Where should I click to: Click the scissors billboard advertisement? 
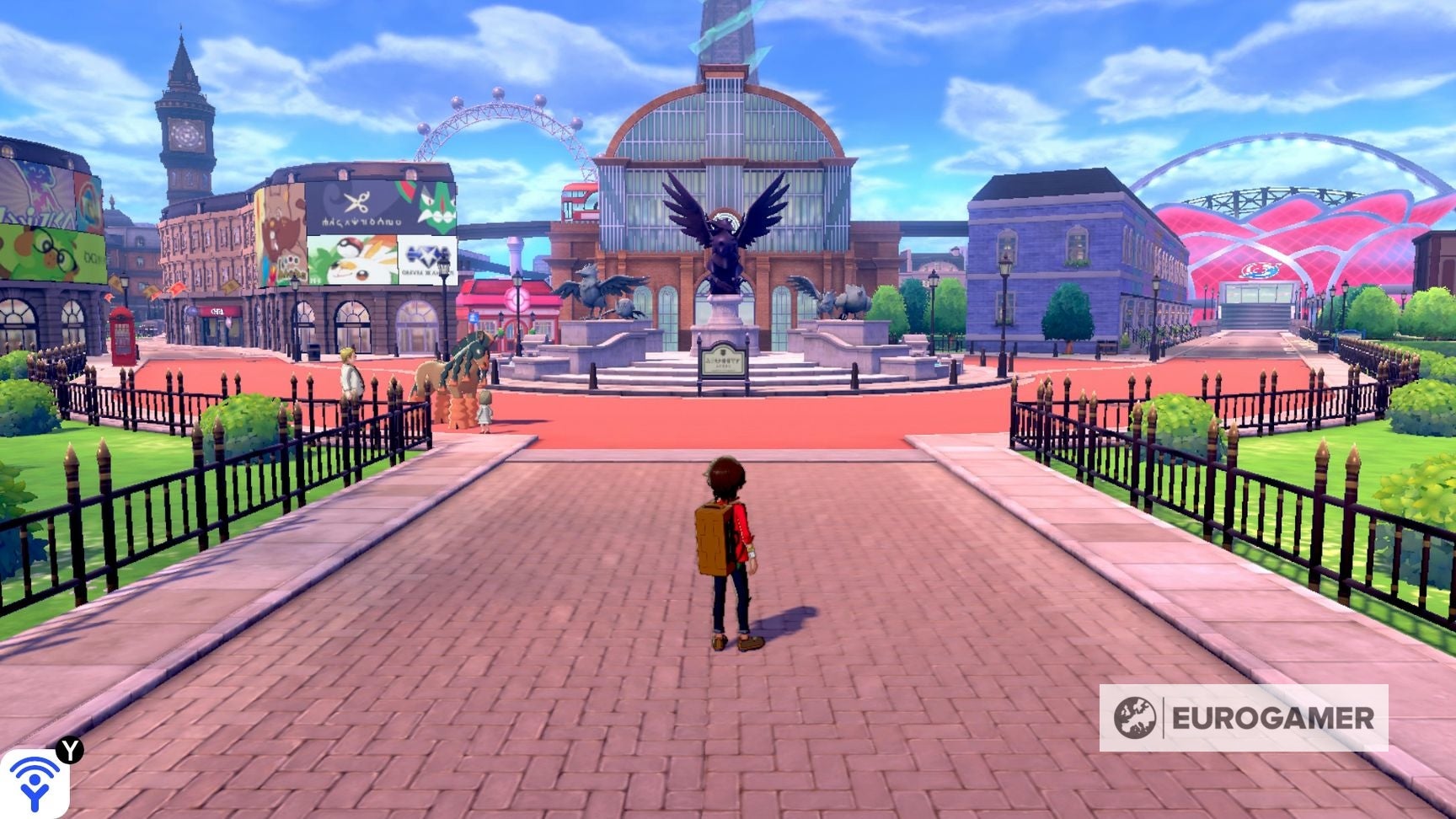(x=358, y=204)
